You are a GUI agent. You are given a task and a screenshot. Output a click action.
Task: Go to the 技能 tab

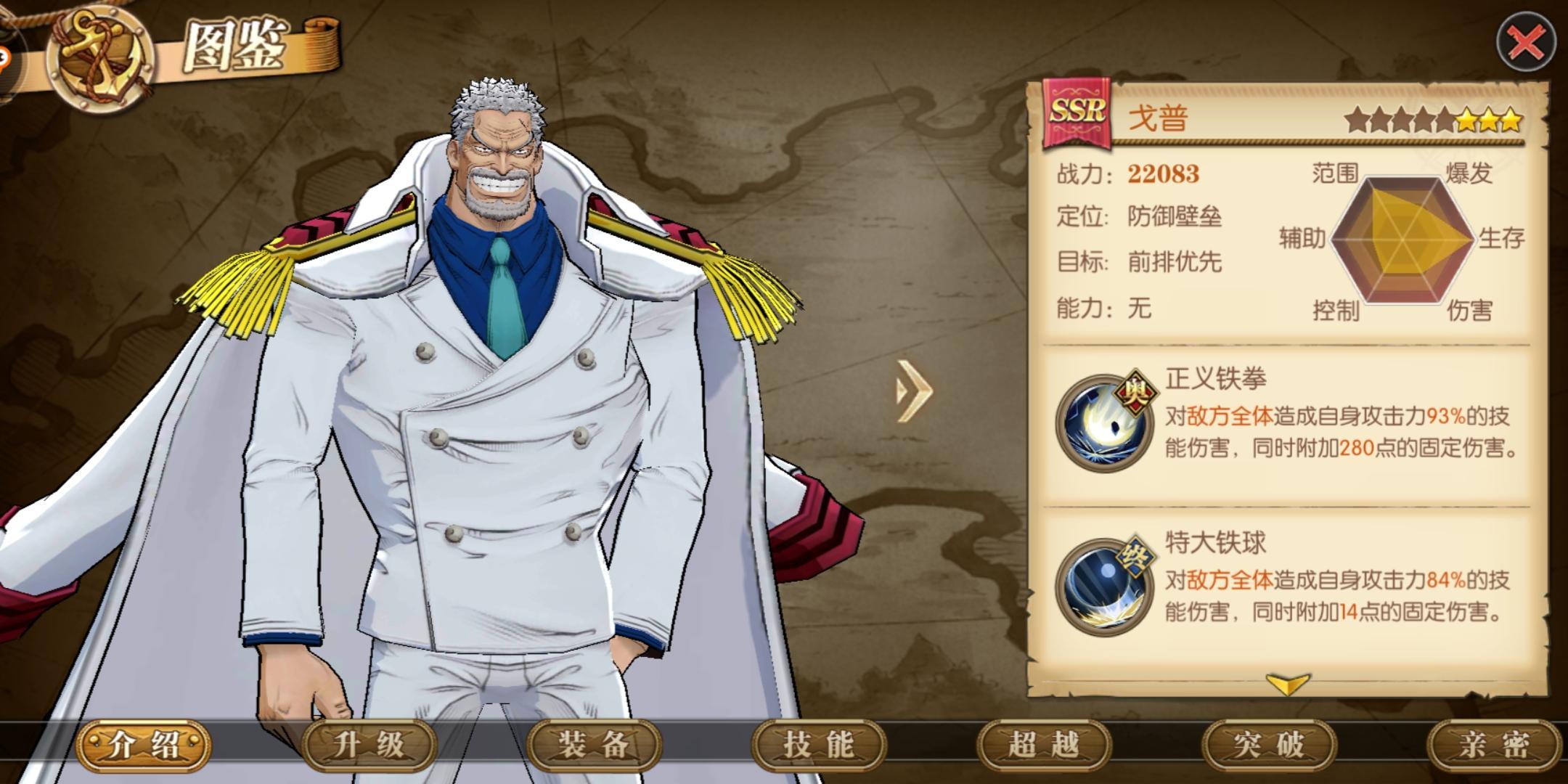click(819, 745)
